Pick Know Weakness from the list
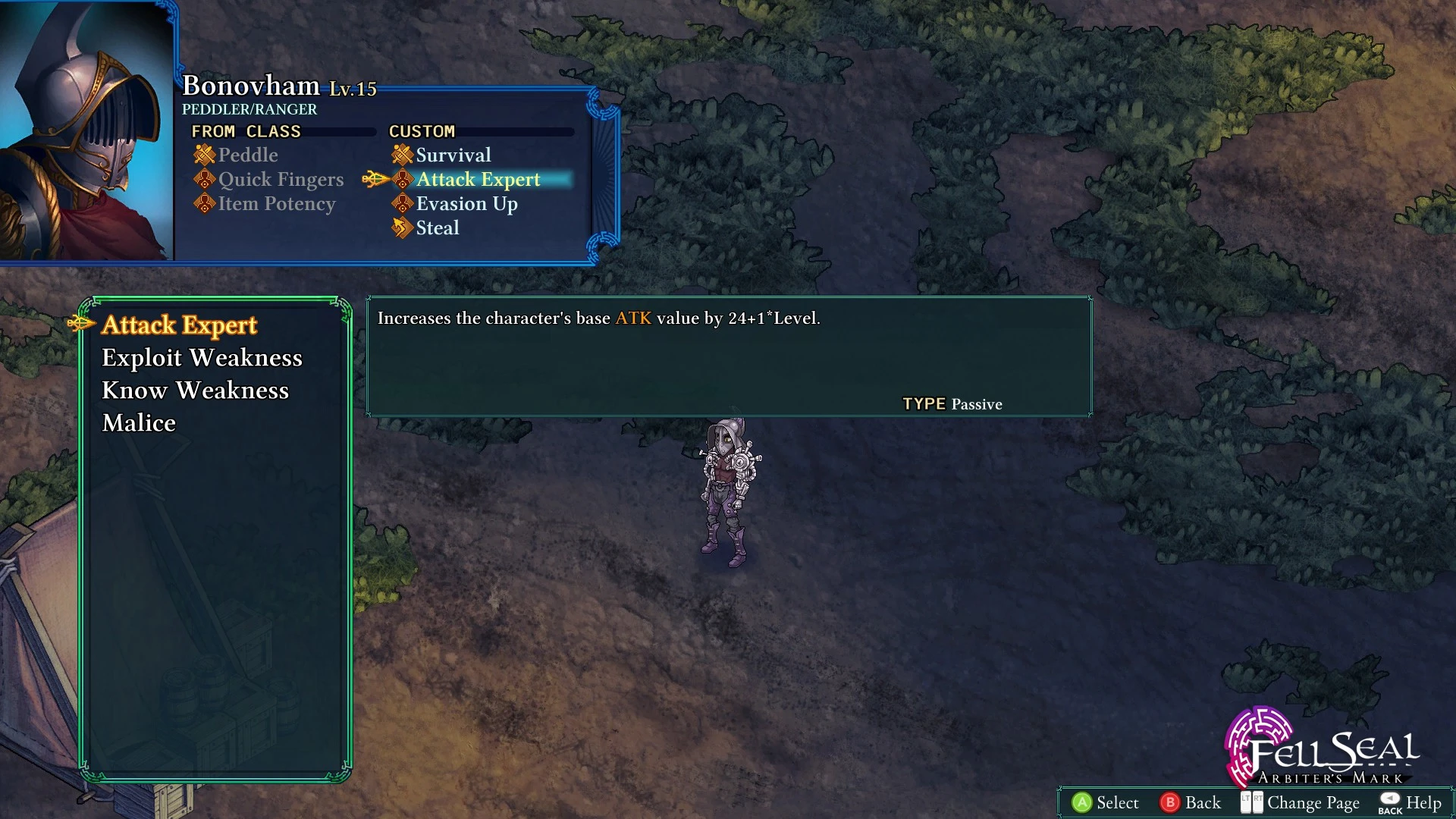Image resolution: width=1456 pixels, height=819 pixels. 195,391
